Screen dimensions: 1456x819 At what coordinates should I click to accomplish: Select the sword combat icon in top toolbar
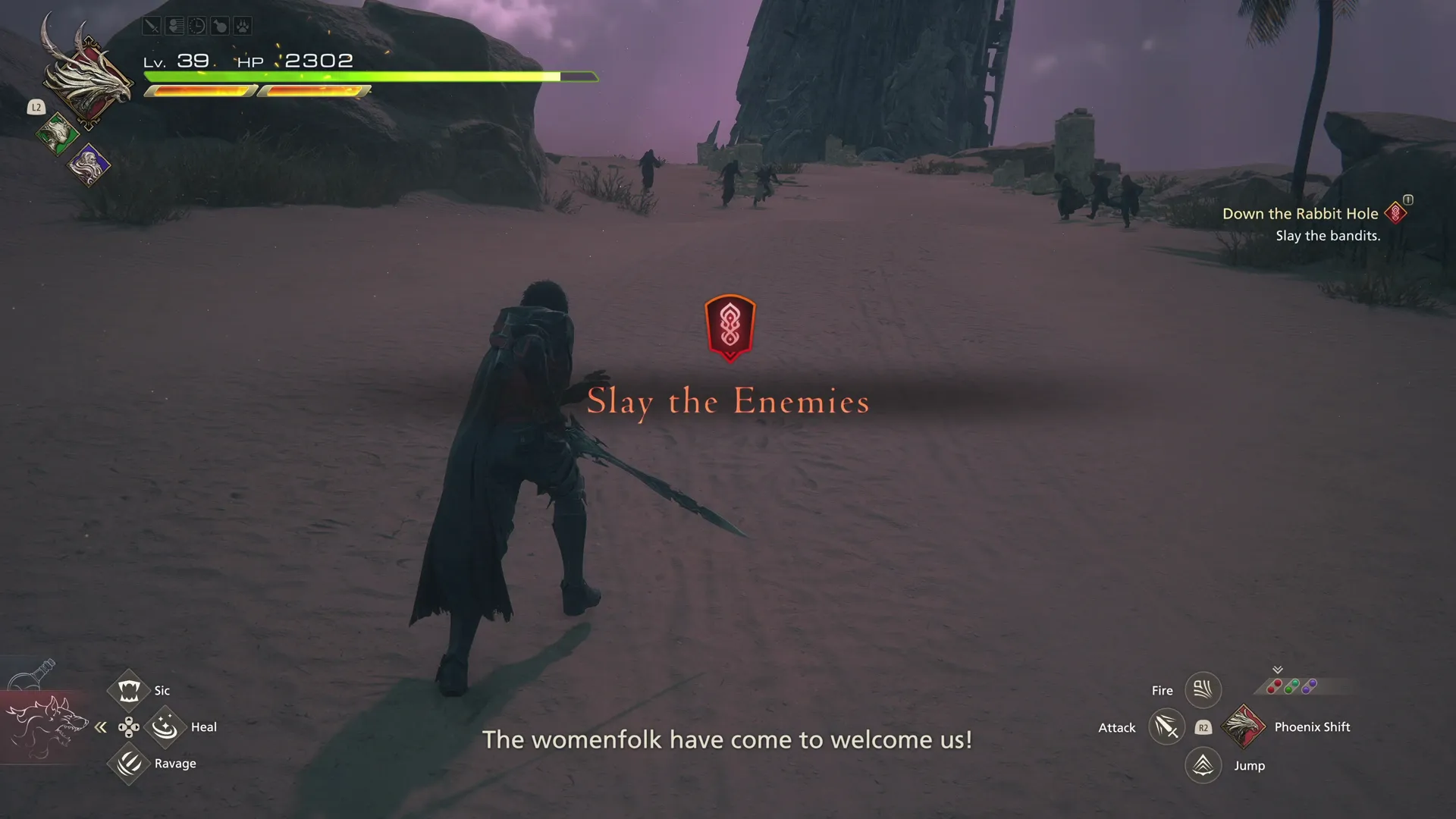coord(152,26)
